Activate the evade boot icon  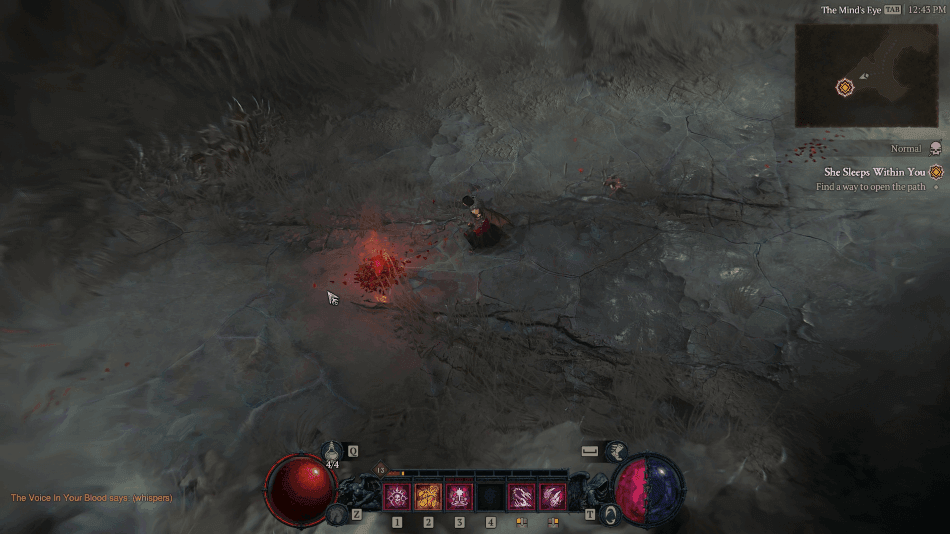[616, 452]
